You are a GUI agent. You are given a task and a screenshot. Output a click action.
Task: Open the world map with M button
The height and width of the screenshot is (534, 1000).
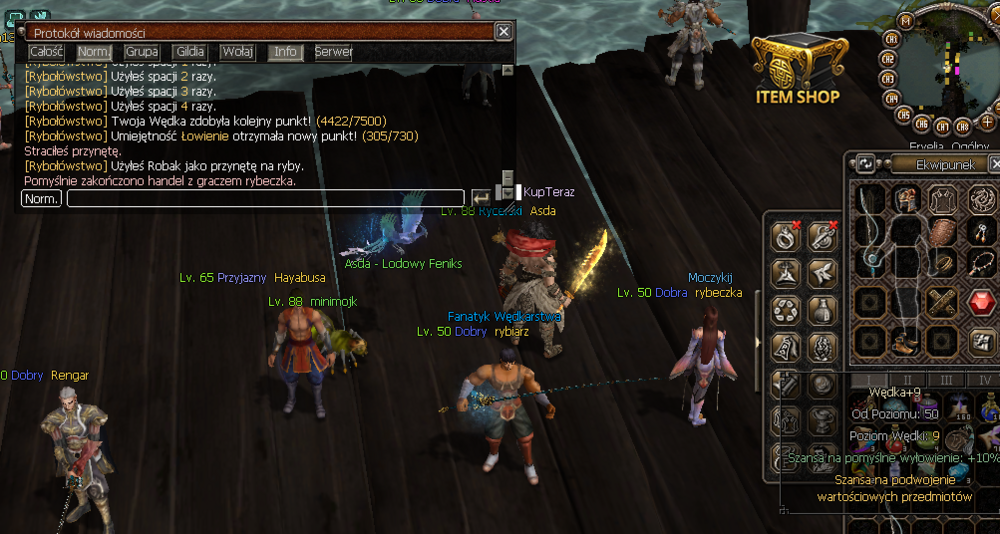(x=906, y=20)
